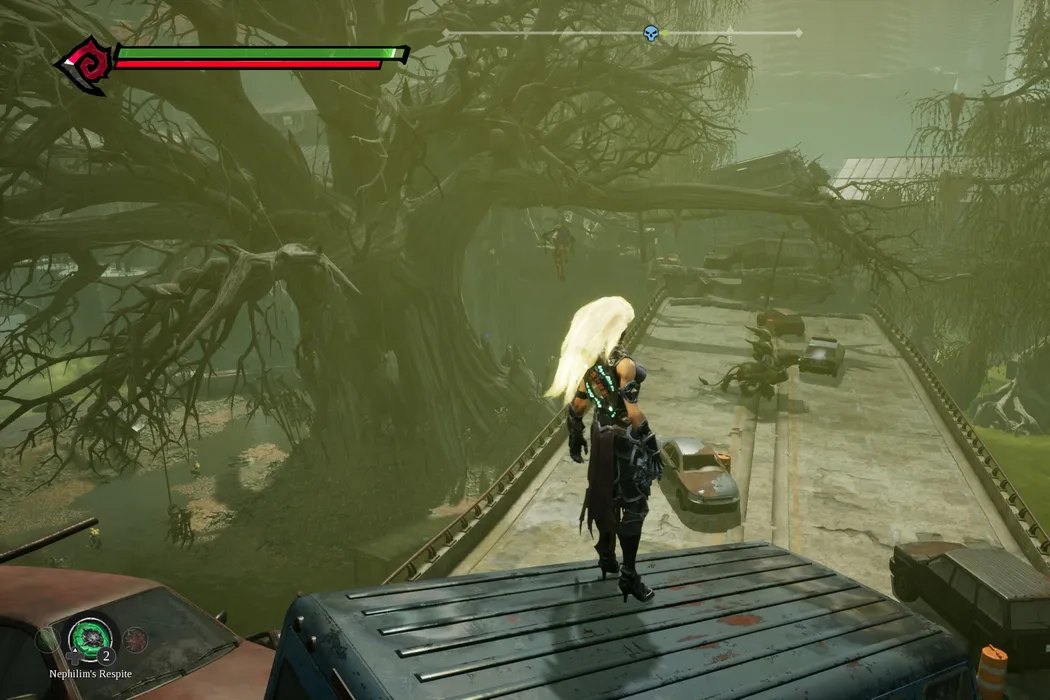Click the blue skull compass marker
The image size is (1050, 700).
(651, 34)
